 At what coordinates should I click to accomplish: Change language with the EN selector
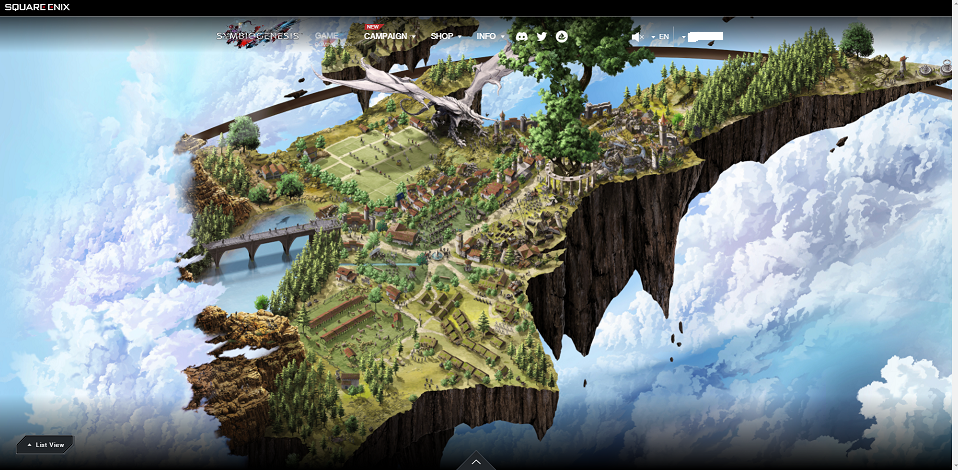[661, 37]
